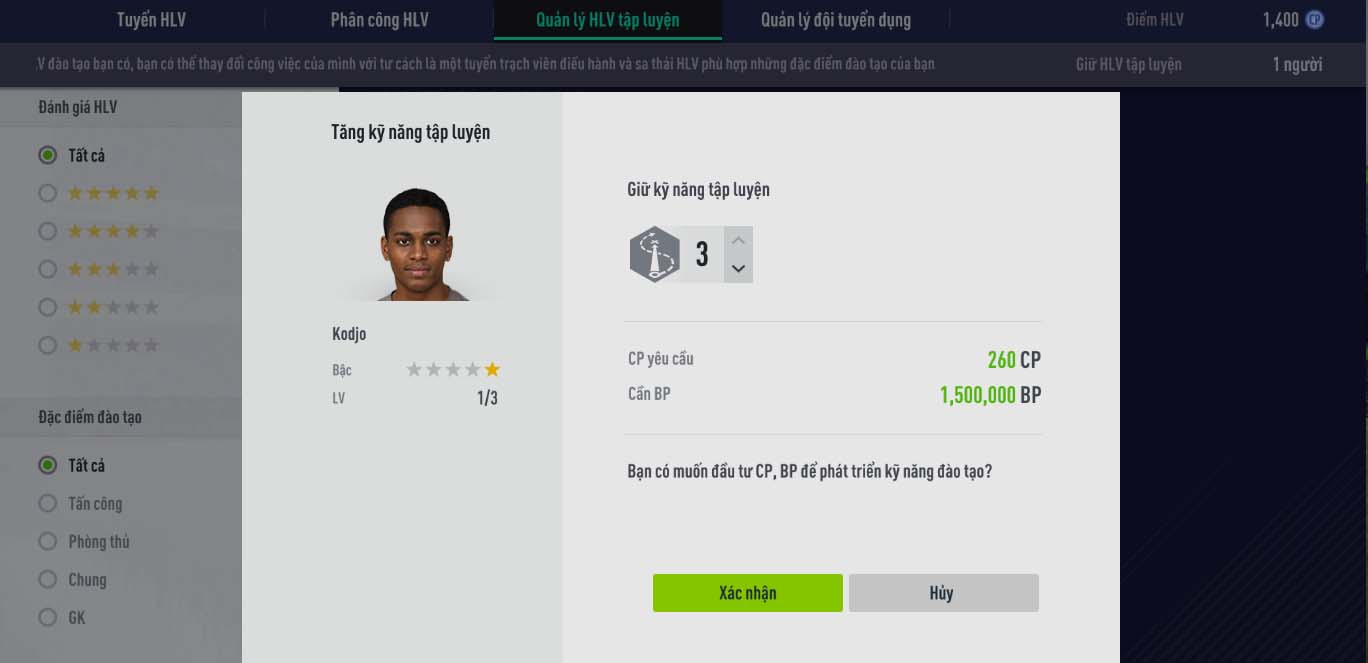Select the GK training filter

coord(48,617)
